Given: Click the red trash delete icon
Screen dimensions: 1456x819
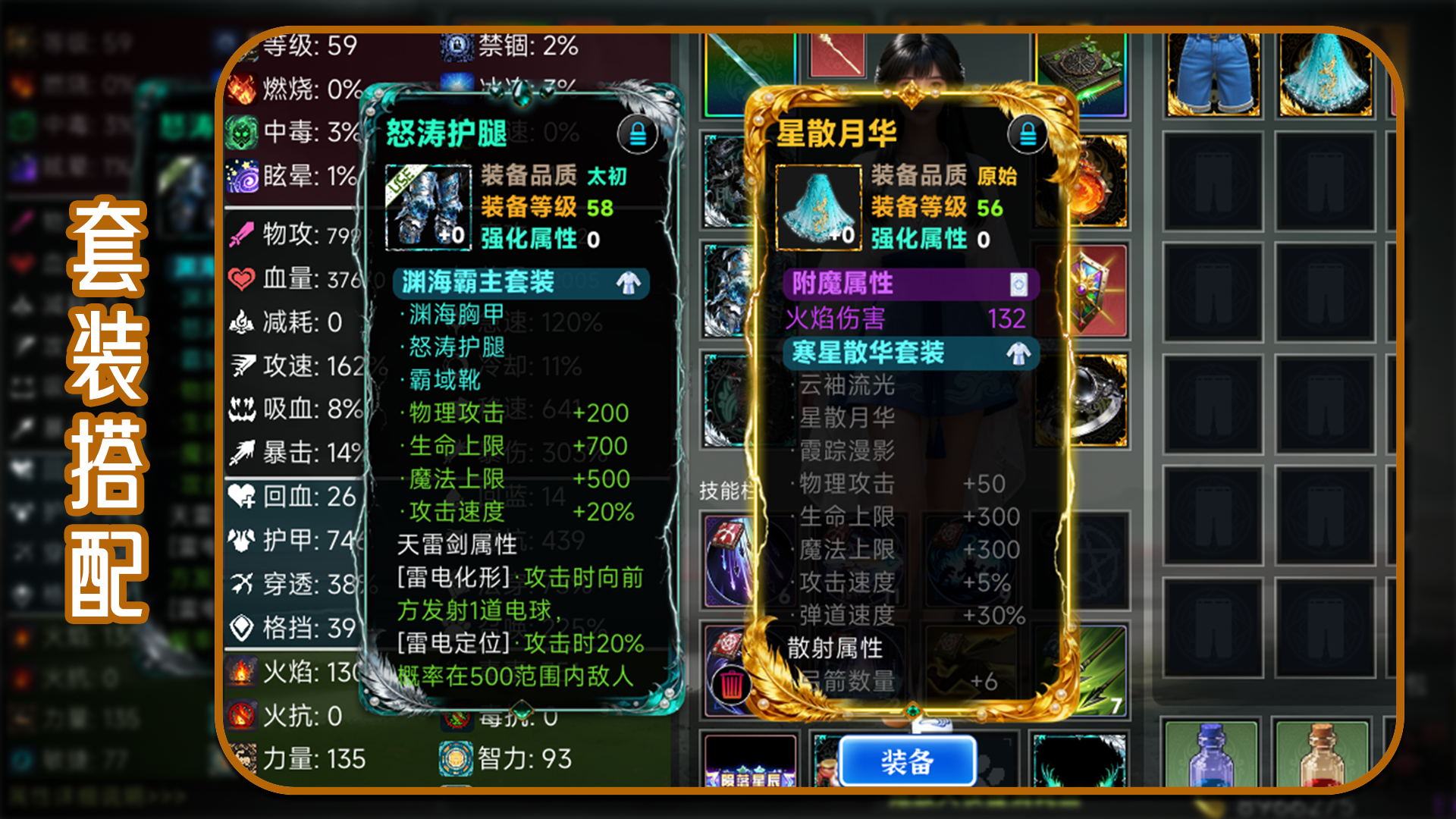Looking at the screenshot, I should pyautogui.click(x=730, y=683).
